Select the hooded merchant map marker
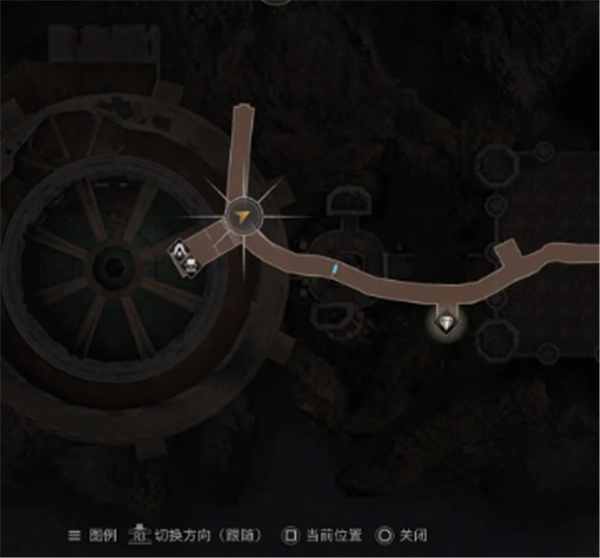Viewport: 600px width, 558px height. 180,250
